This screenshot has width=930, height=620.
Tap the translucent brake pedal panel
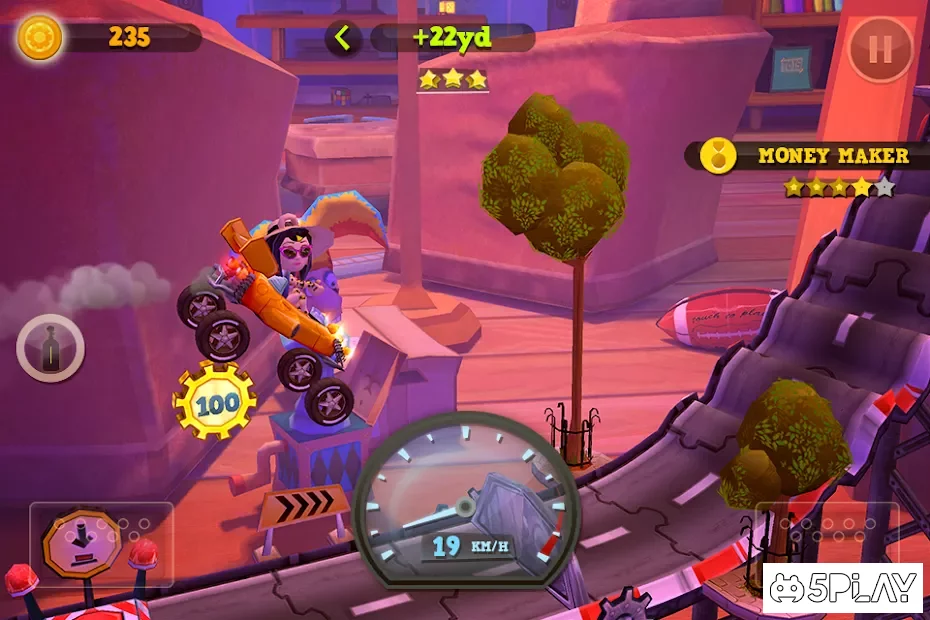coord(101,544)
